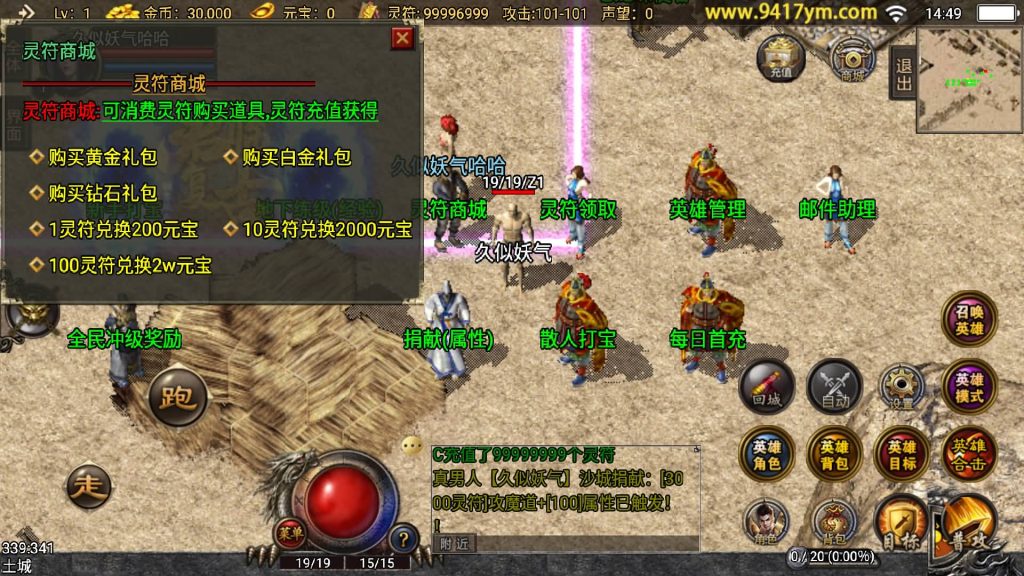Exchange 1灵符 for 200元宝
Viewport: 1024px width, 576px height.
click(122, 229)
